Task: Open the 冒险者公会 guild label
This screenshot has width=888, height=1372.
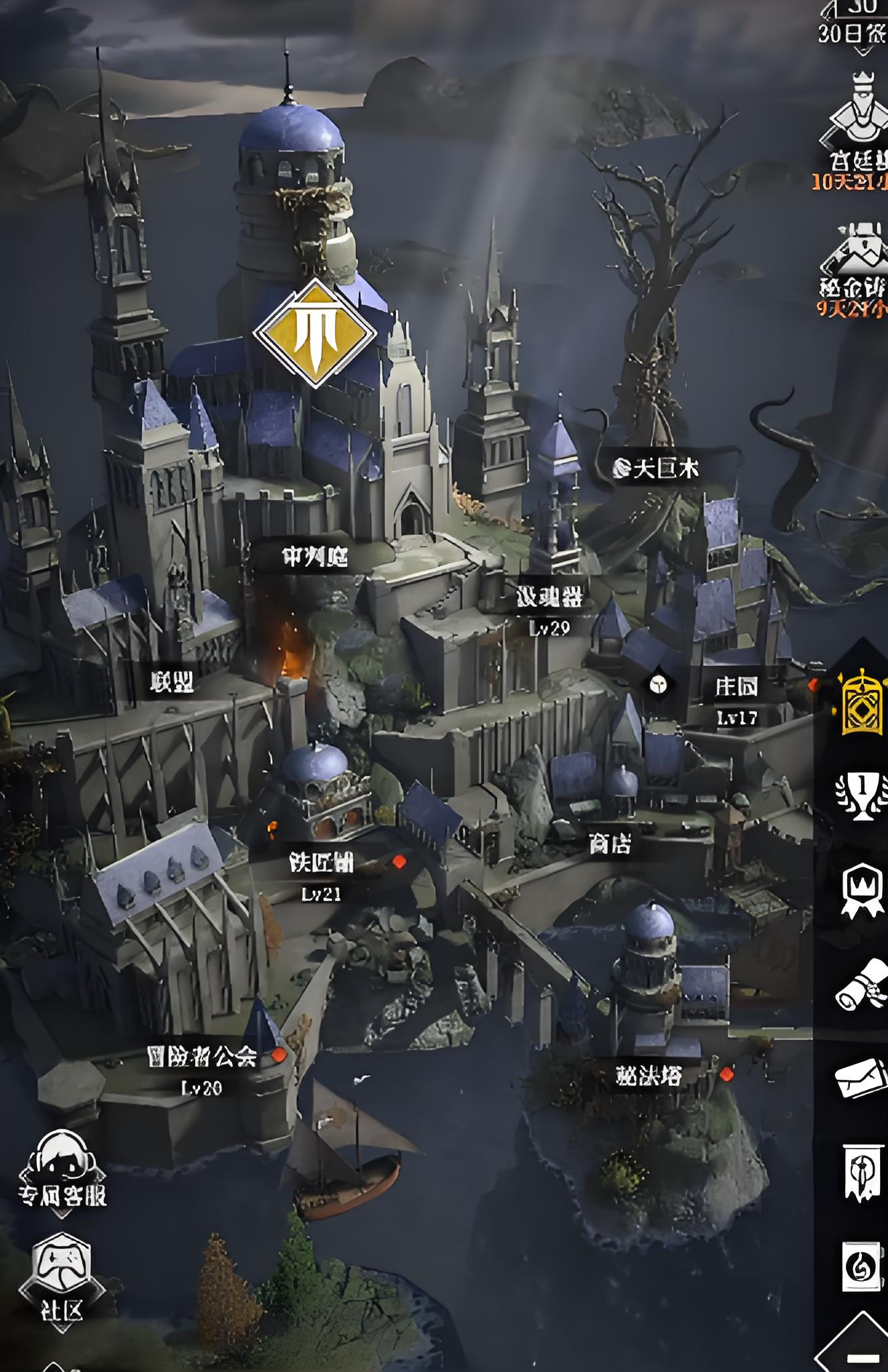Action: 202,1057
